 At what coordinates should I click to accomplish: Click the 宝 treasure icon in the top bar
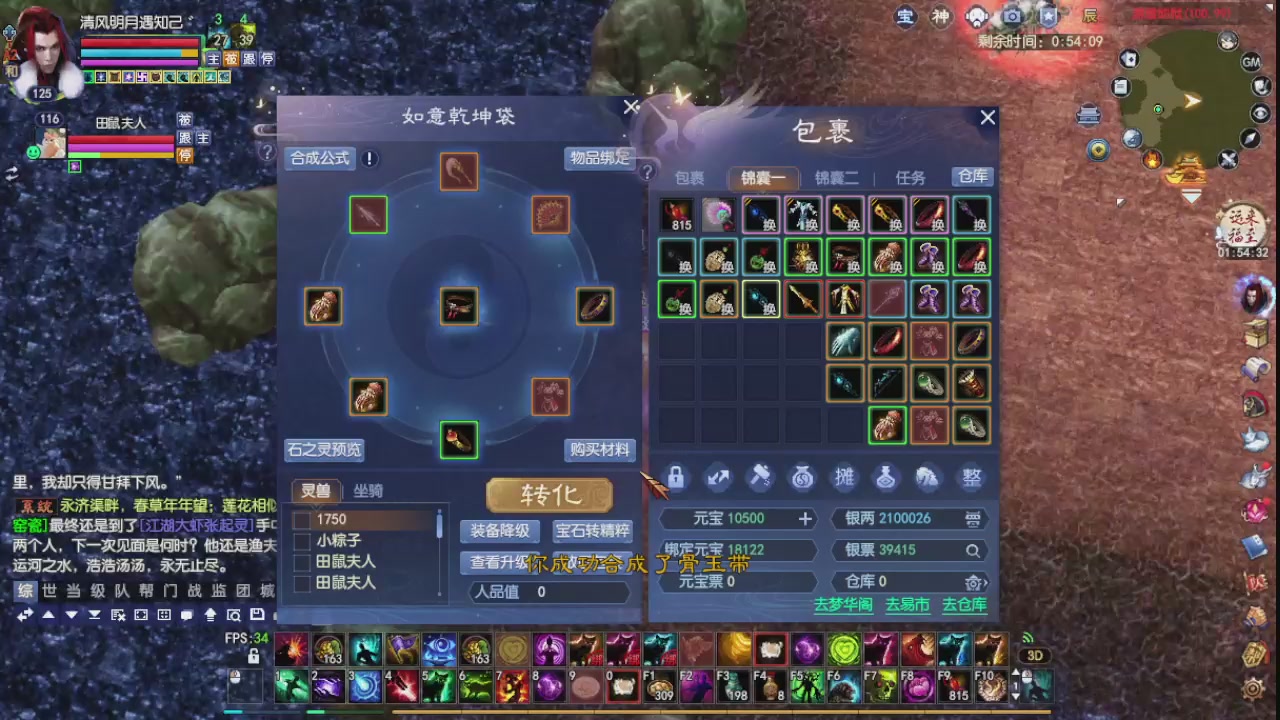point(905,17)
